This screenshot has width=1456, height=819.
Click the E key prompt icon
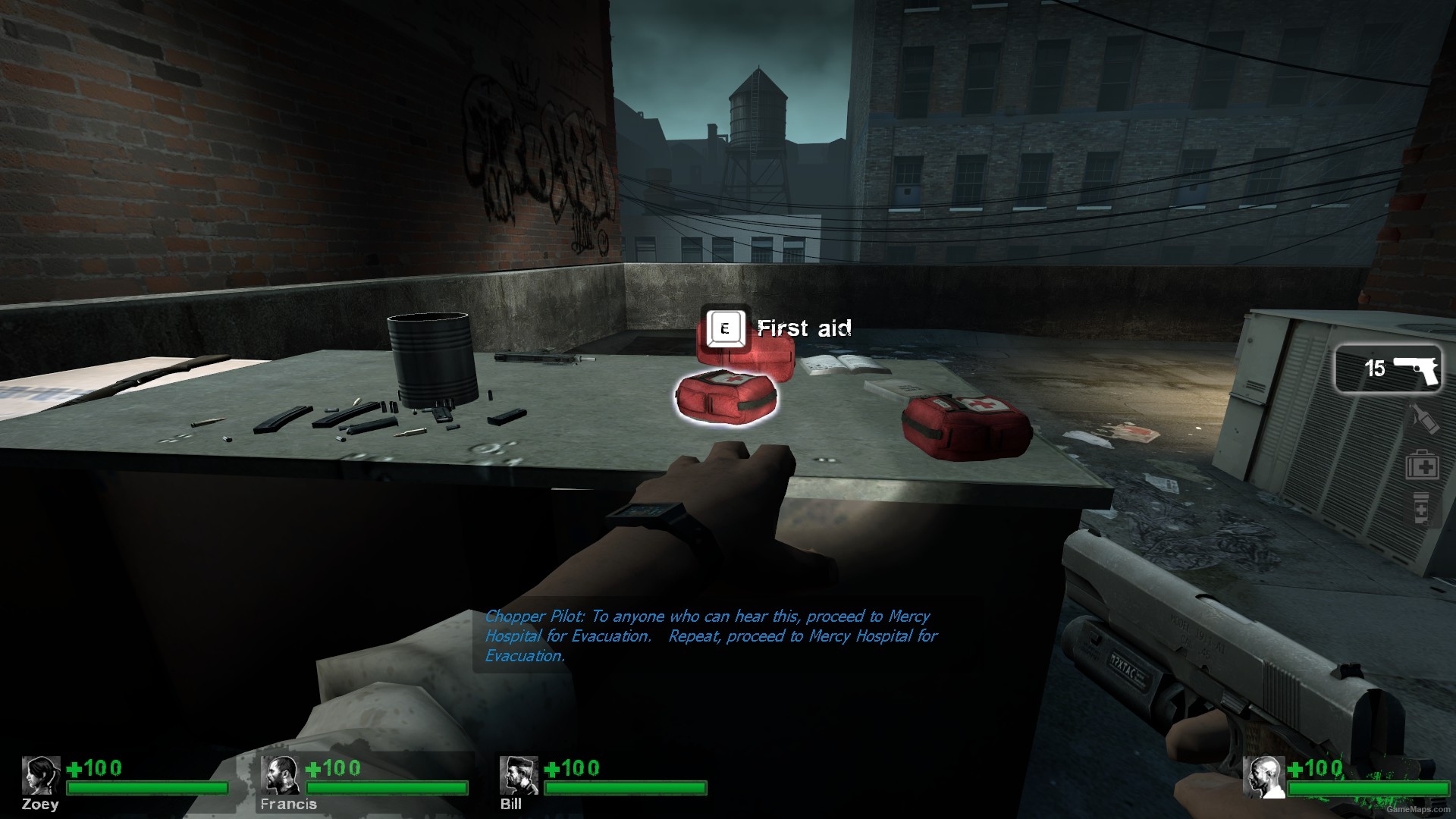point(725,329)
